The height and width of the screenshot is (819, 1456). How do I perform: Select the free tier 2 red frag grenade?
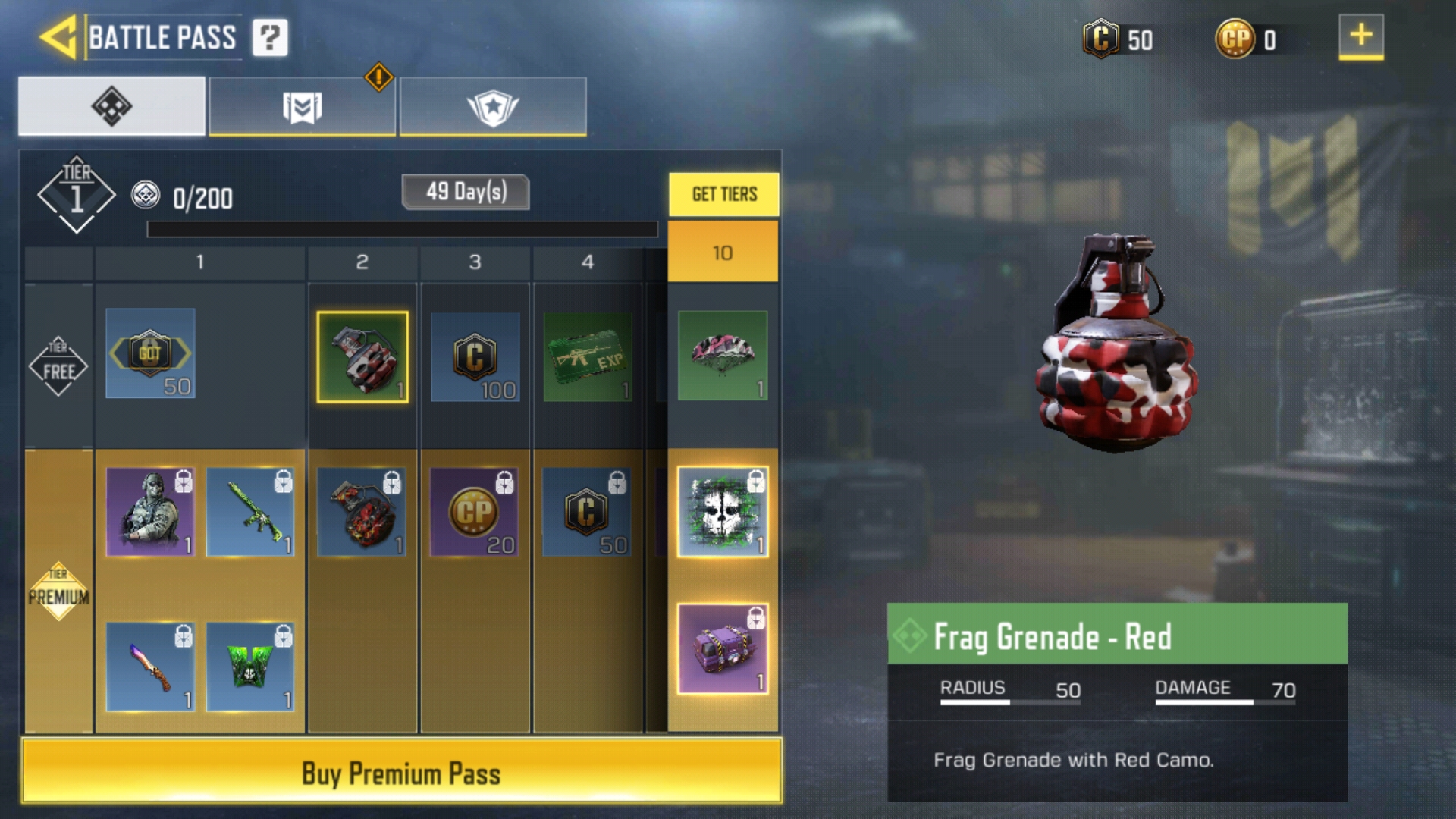(362, 356)
